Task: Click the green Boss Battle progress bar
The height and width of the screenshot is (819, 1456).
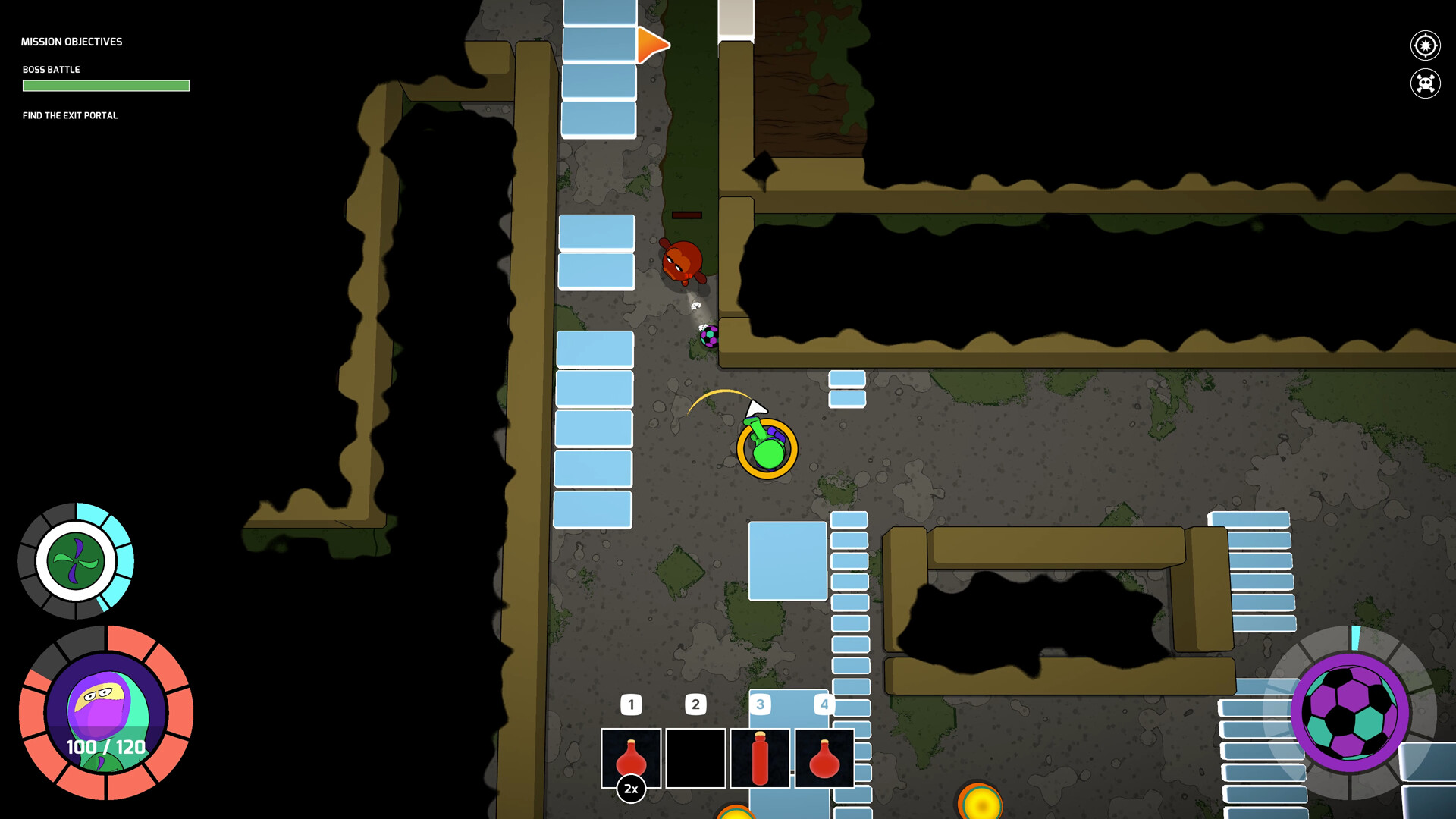Action: coord(106,86)
